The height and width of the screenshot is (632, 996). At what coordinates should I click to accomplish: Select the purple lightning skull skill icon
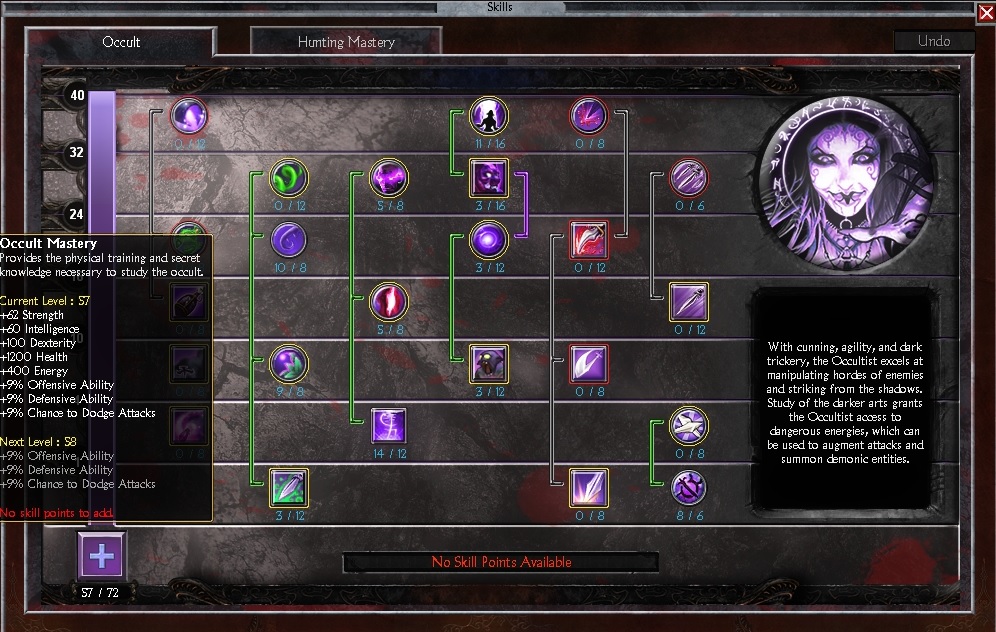389,179
